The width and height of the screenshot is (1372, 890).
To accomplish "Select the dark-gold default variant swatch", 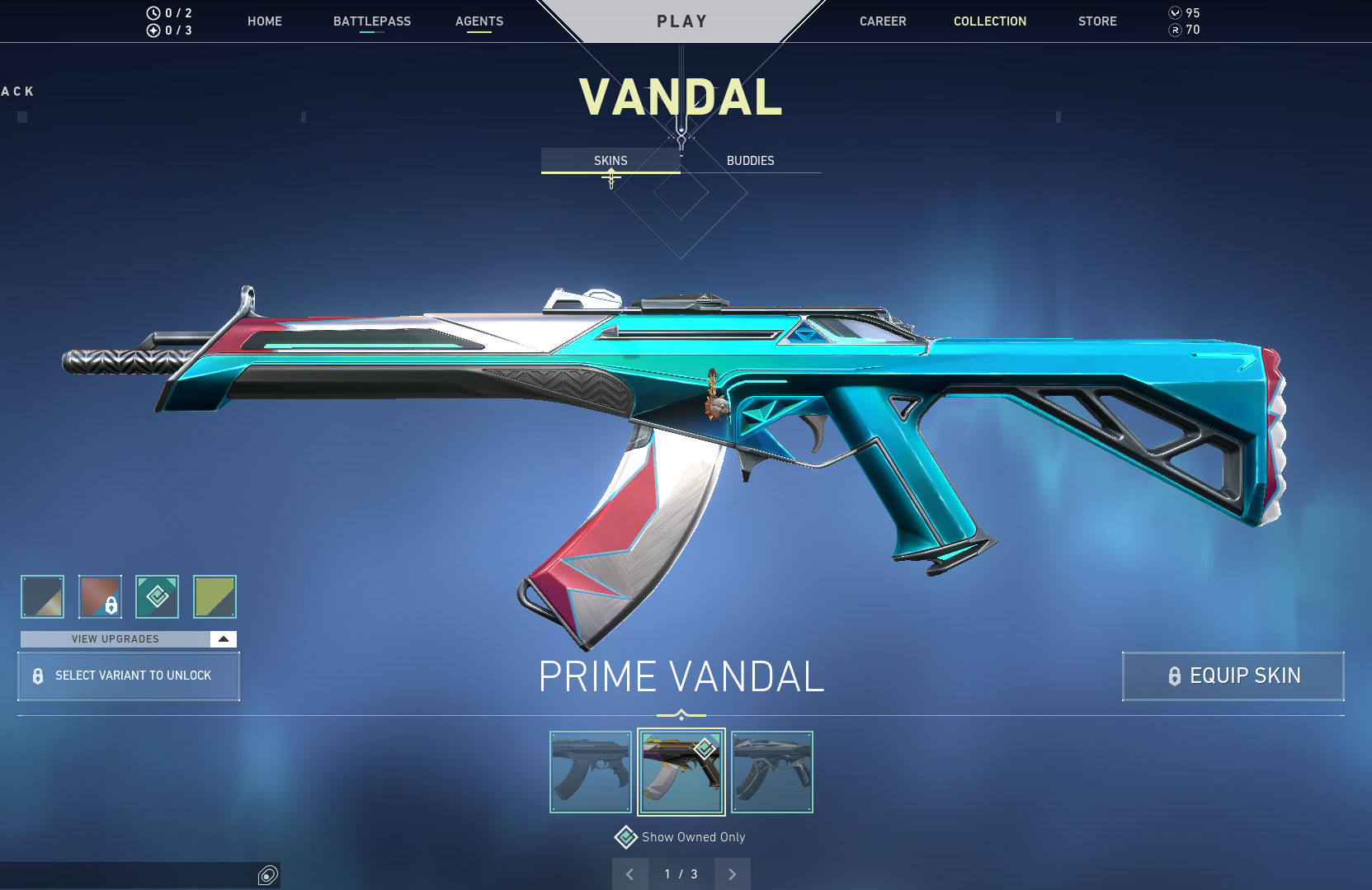I will [42, 596].
